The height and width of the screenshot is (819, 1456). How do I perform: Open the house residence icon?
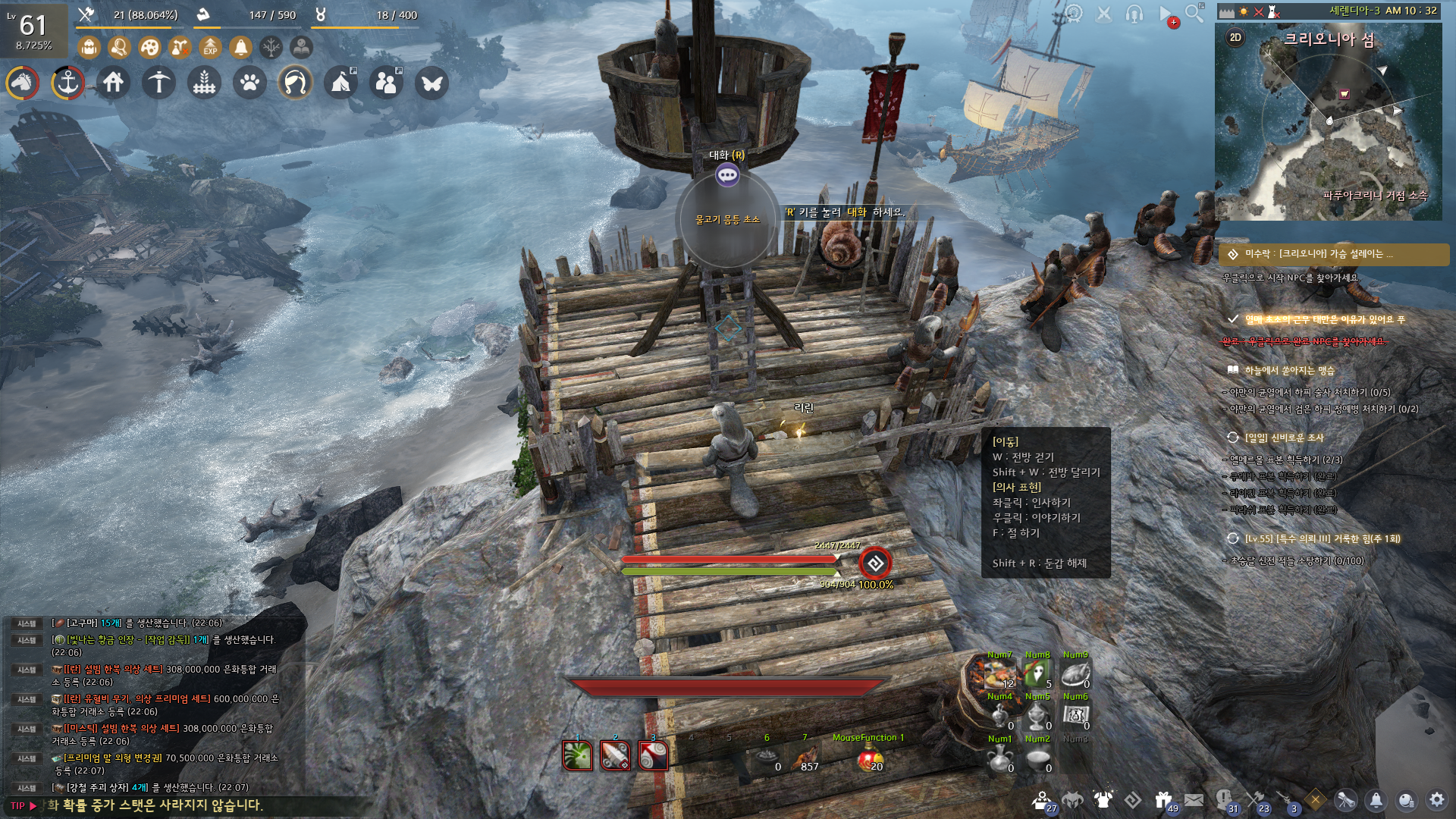114,83
